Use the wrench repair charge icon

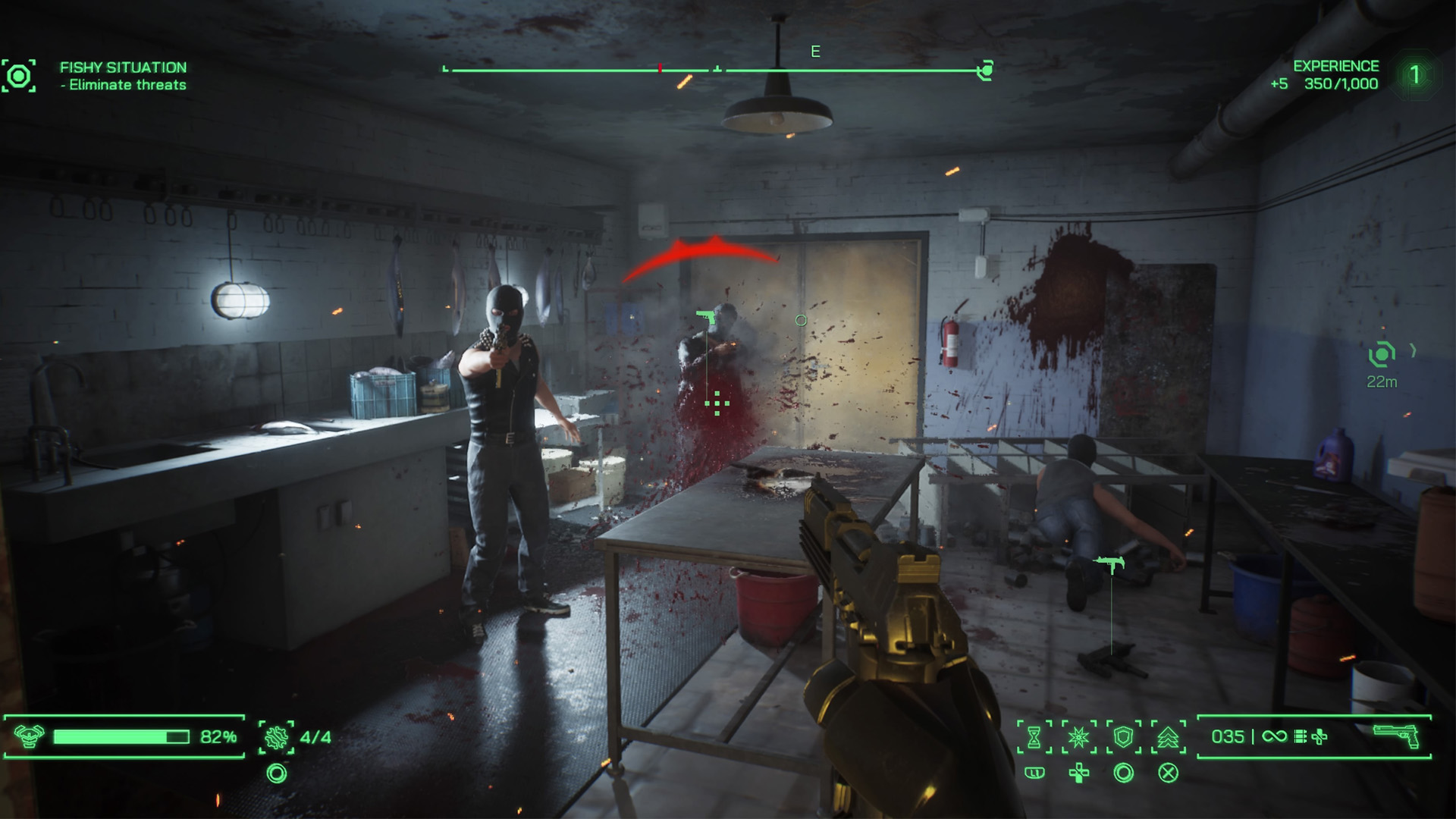click(276, 736)
